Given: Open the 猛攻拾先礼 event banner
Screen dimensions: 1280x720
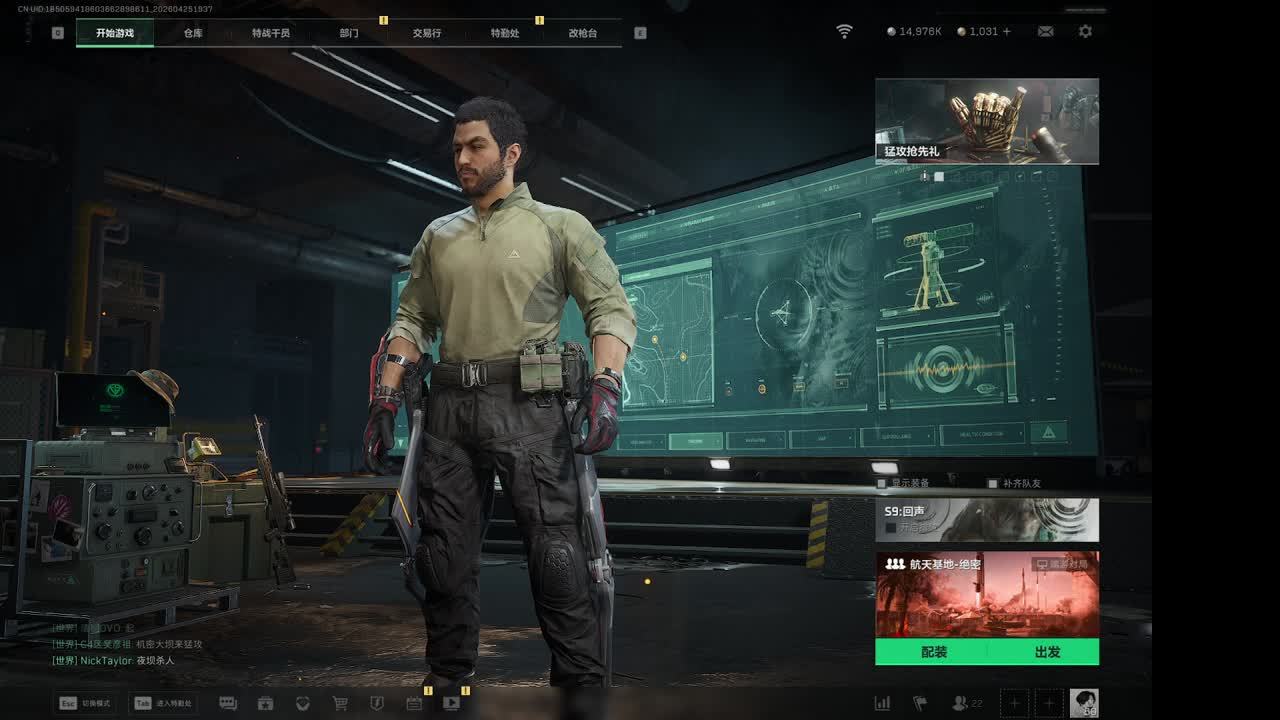Looking at the screenshot, I should tap(987, 121).
